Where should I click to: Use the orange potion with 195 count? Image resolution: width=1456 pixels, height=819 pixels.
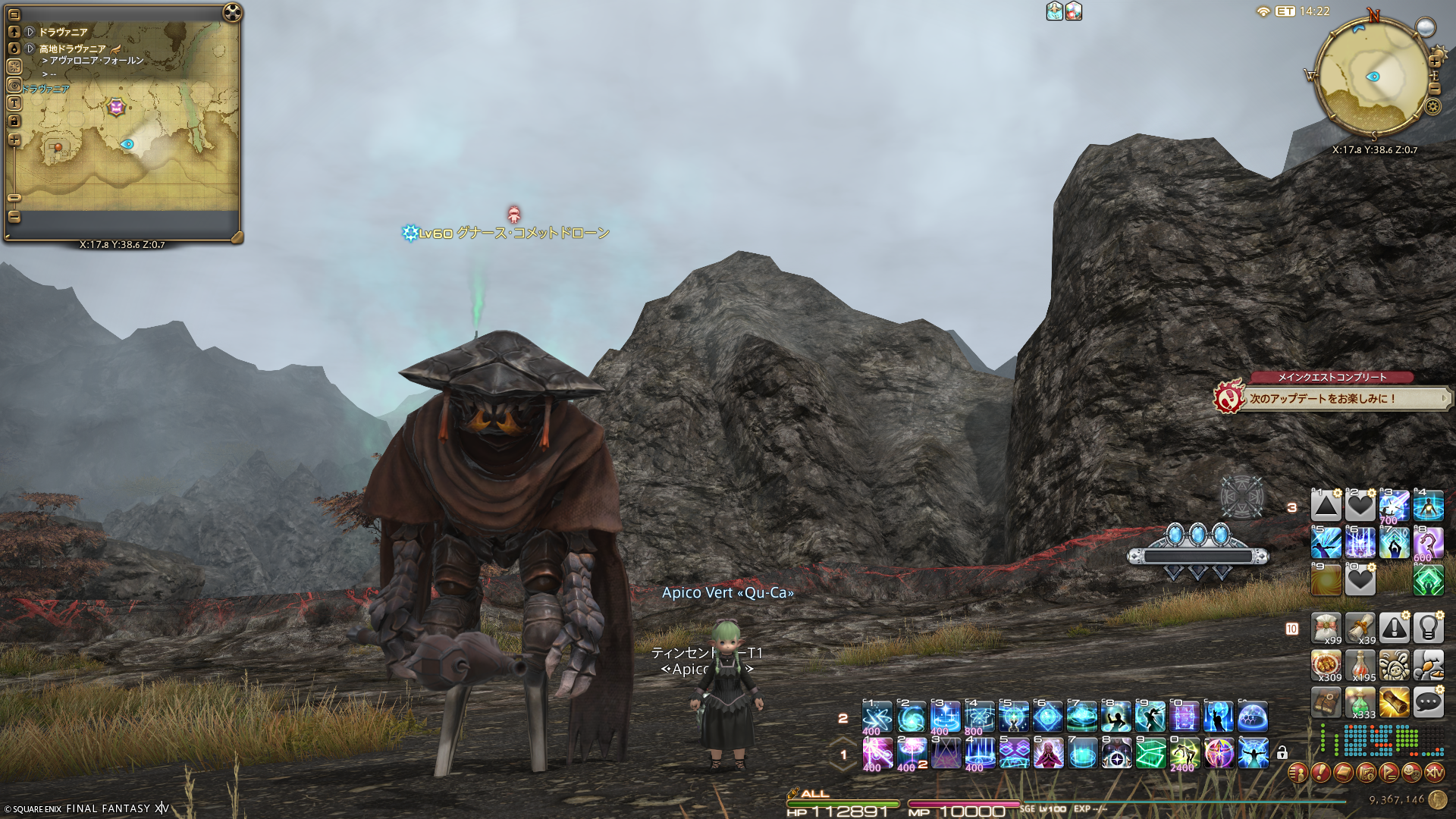(1360, 665)
